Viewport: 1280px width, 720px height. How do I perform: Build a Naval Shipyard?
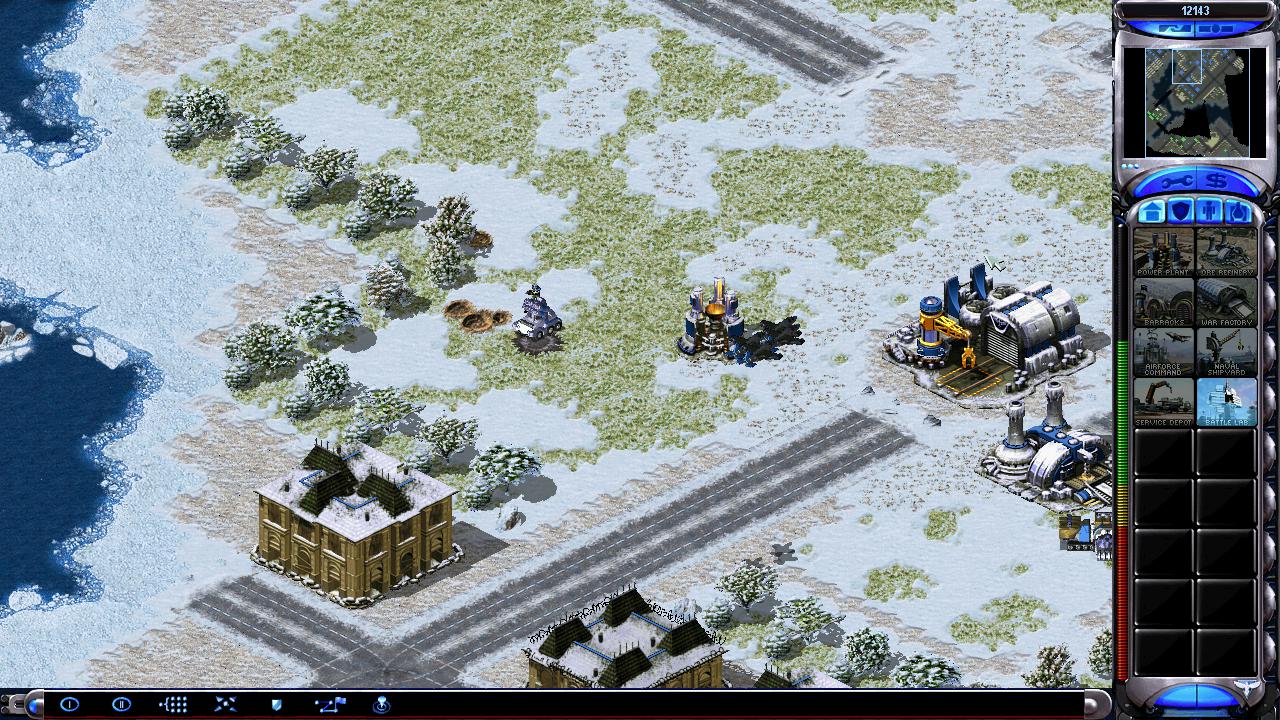(x=1226, y=351)
